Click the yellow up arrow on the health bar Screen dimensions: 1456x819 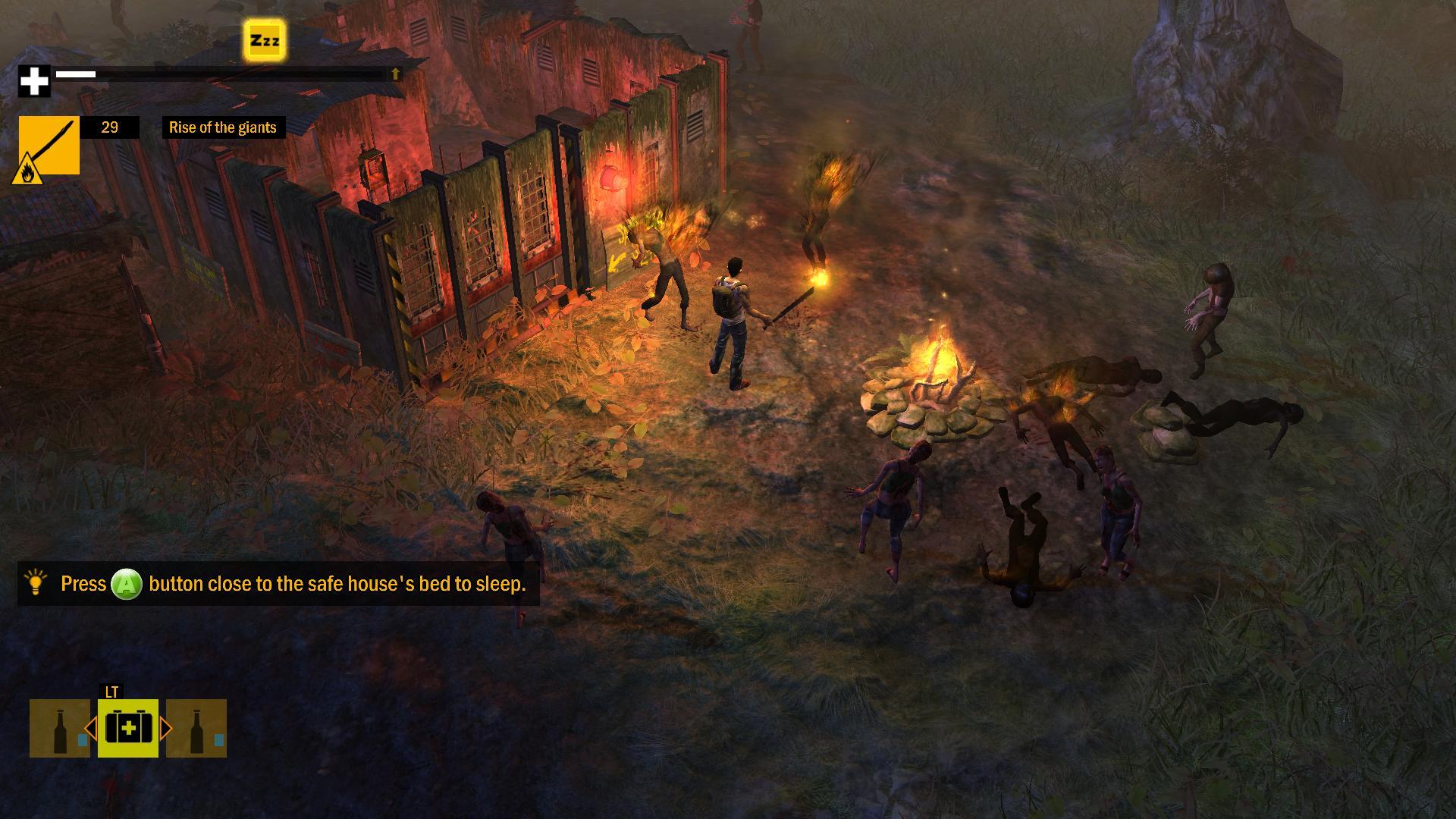(x=394, y=74)
